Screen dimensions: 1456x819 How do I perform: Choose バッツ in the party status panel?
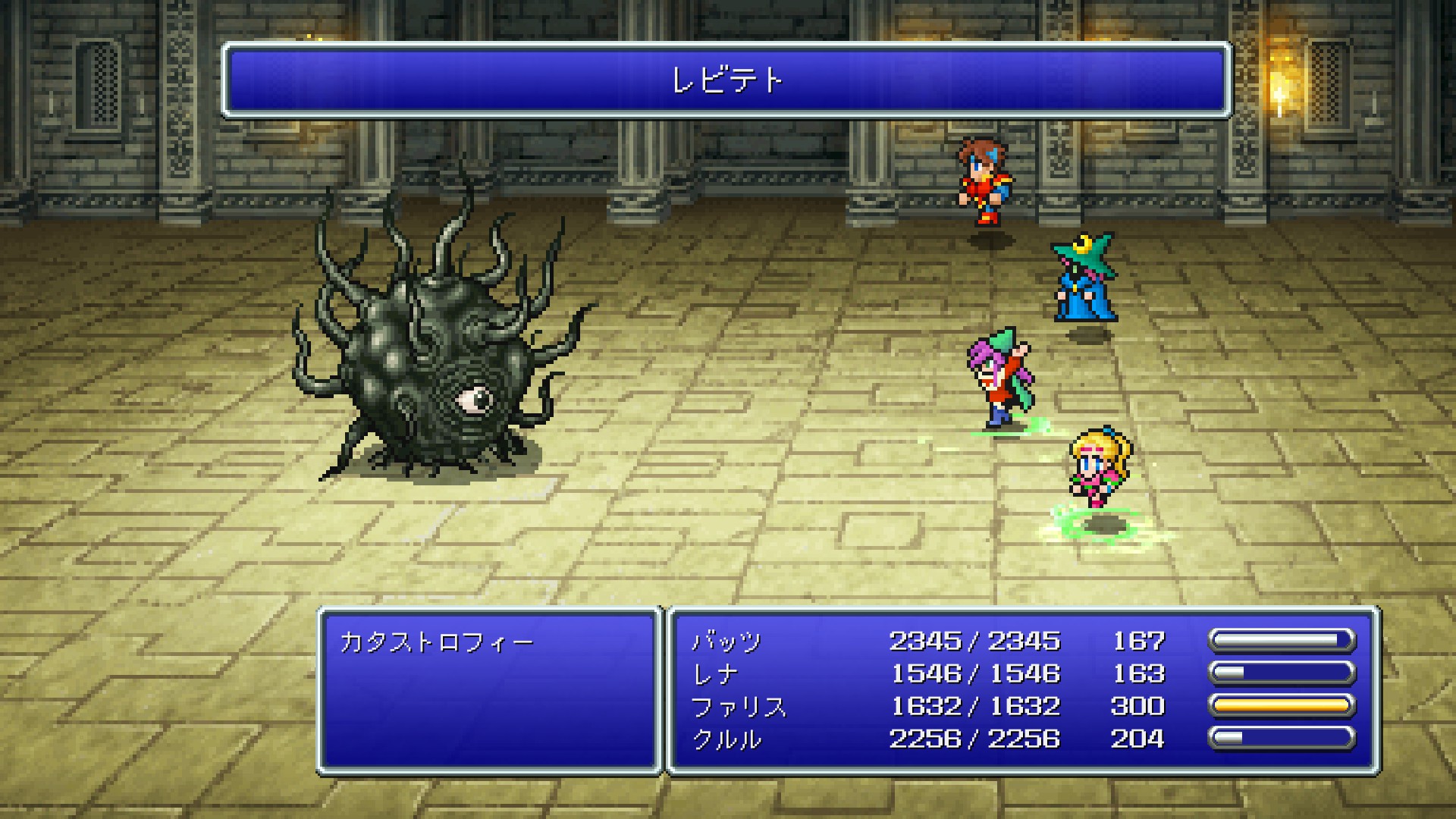pyautogui.click(x=726, y=642)
